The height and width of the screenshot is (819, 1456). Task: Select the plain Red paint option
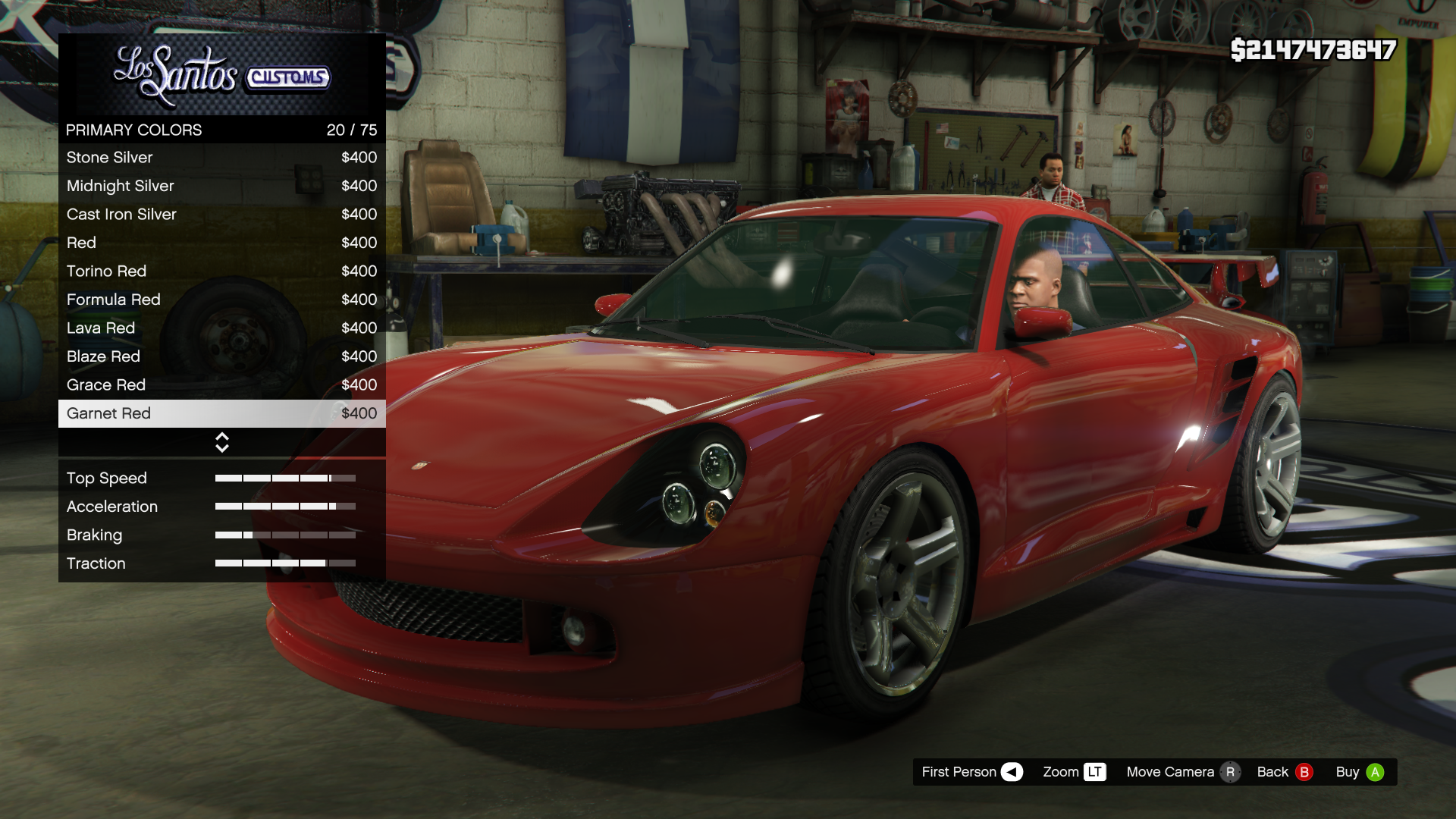[x=221, y=243]
